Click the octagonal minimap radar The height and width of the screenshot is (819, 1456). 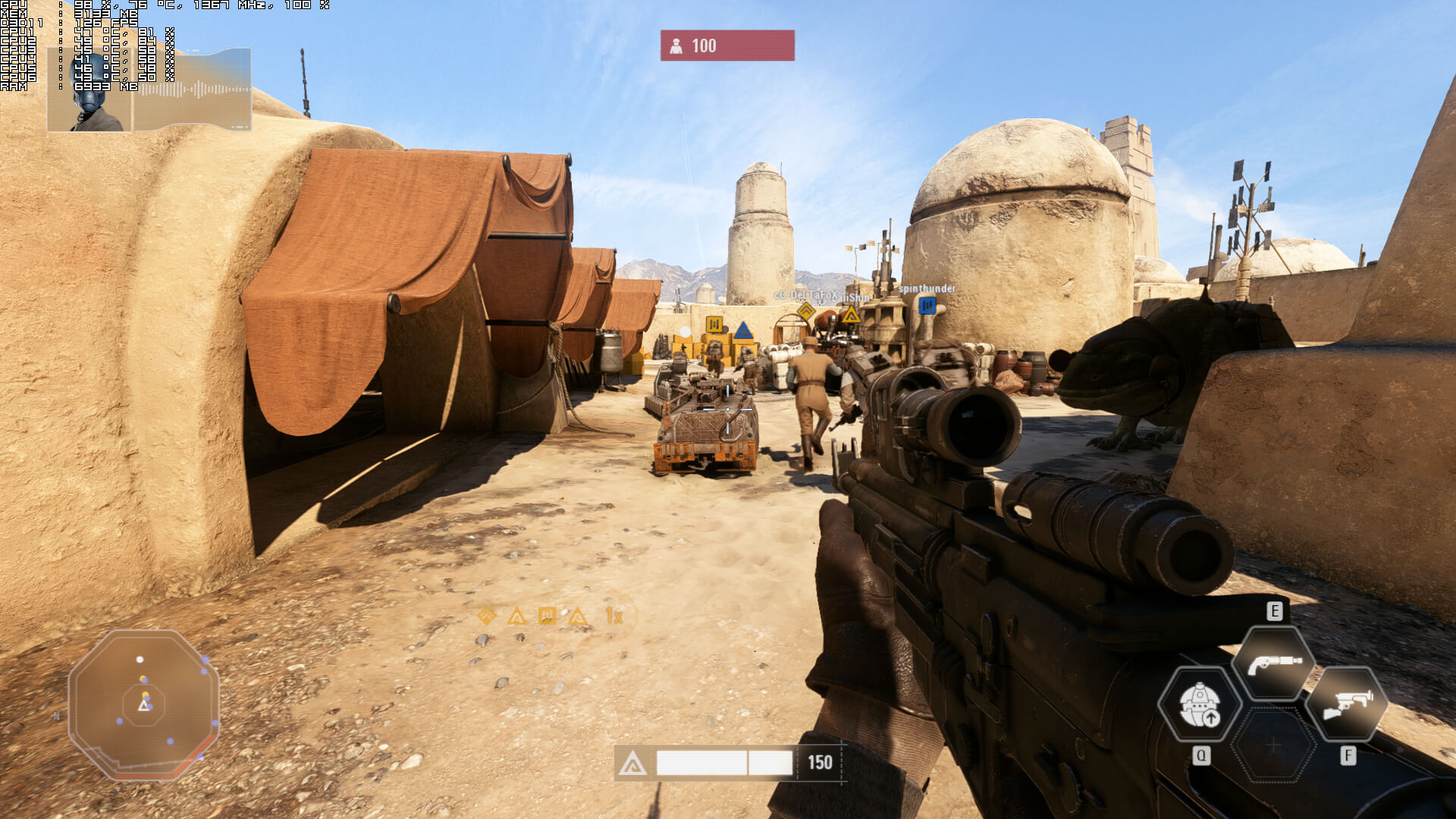[144, 704]
